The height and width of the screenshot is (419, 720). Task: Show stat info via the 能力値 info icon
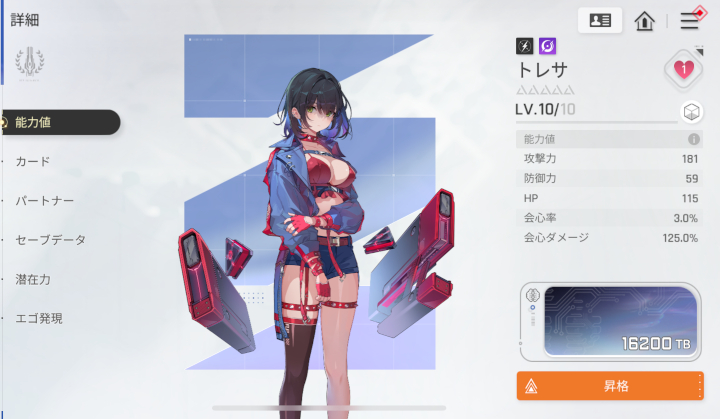[x=693, y=140]
